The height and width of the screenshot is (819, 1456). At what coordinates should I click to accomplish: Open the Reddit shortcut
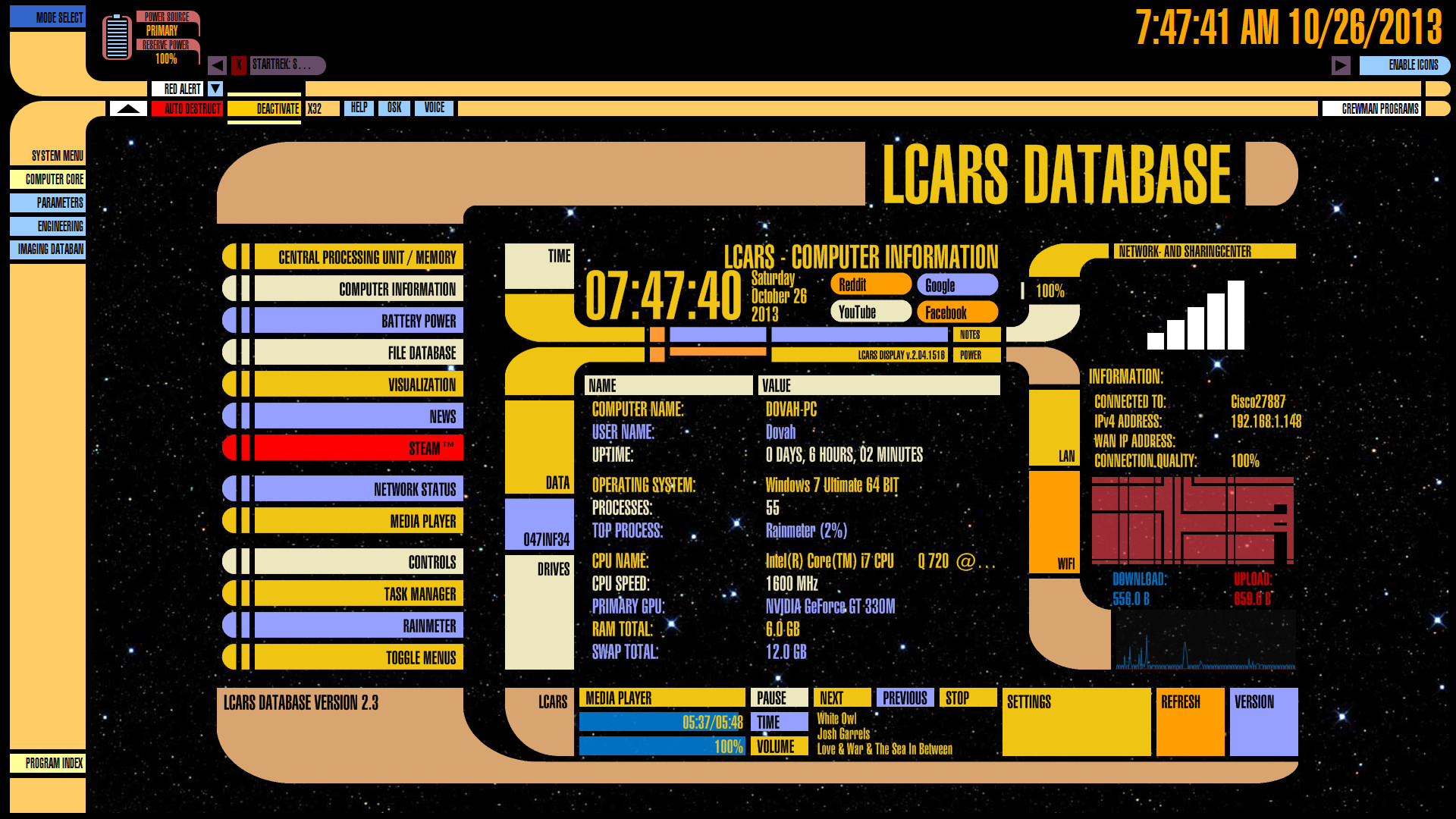[x=871, y=285]
